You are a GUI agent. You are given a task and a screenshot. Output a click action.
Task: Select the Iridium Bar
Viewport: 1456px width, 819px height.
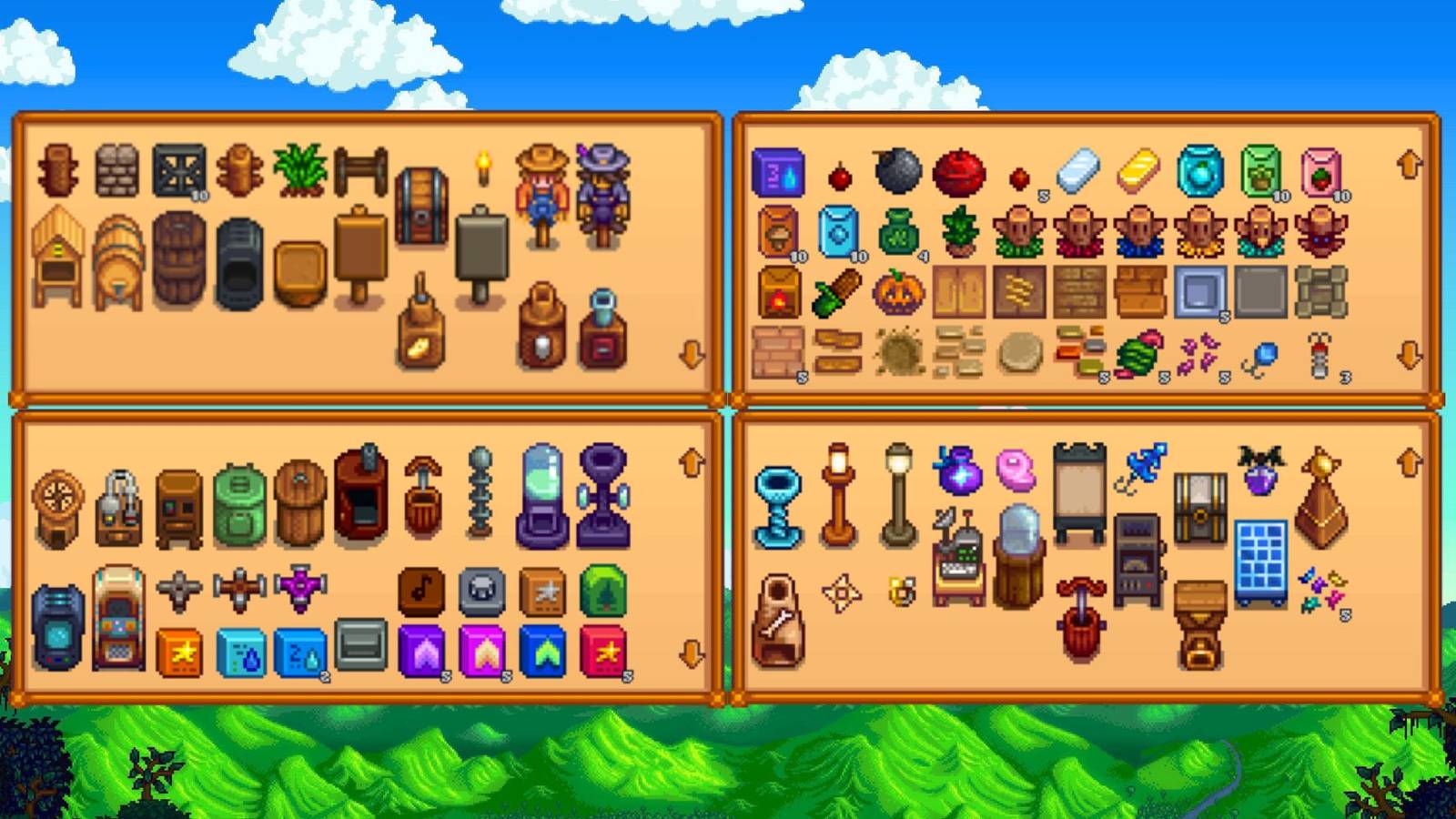[x=1077, y=170]
